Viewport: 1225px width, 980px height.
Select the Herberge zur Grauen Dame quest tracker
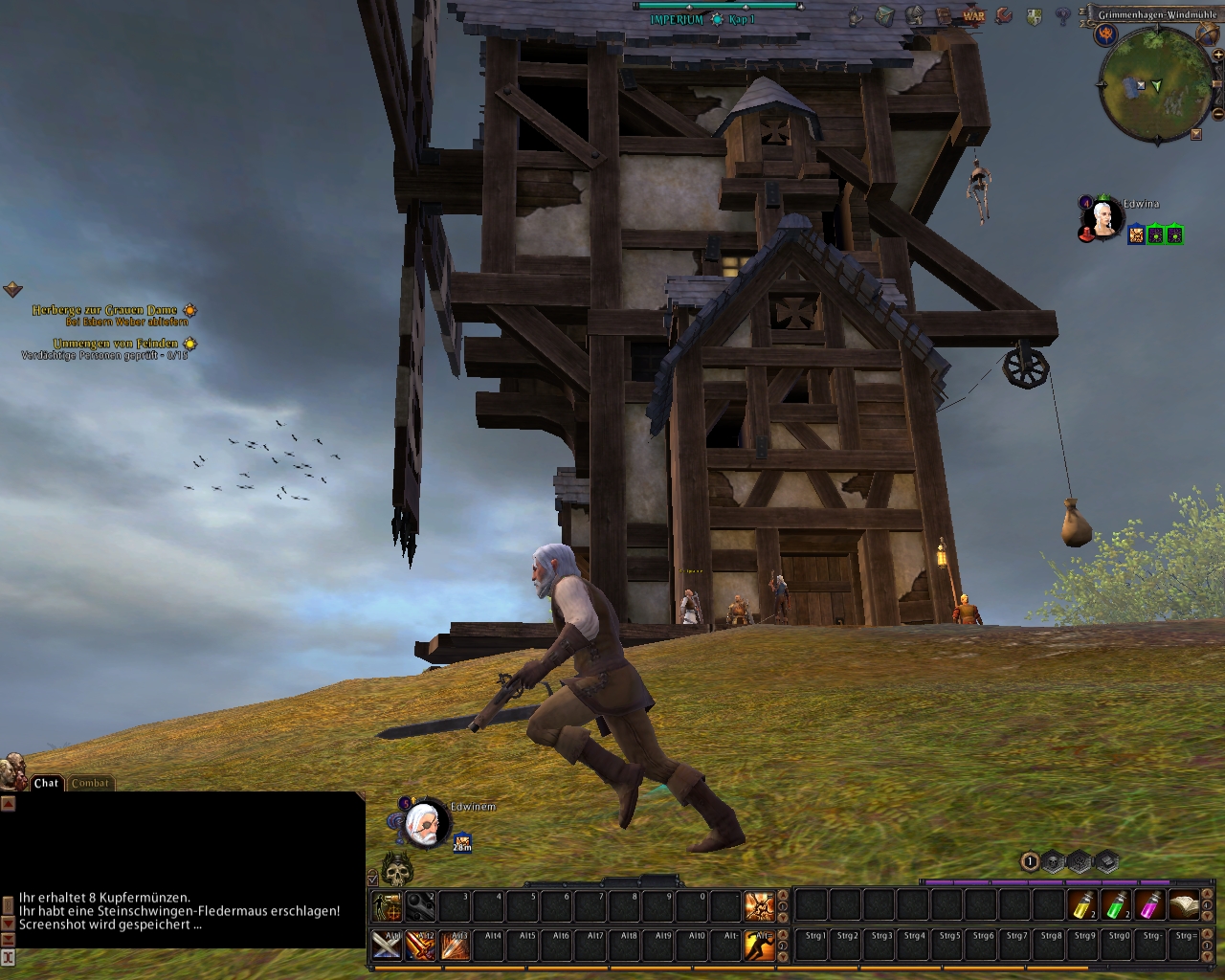105,311
